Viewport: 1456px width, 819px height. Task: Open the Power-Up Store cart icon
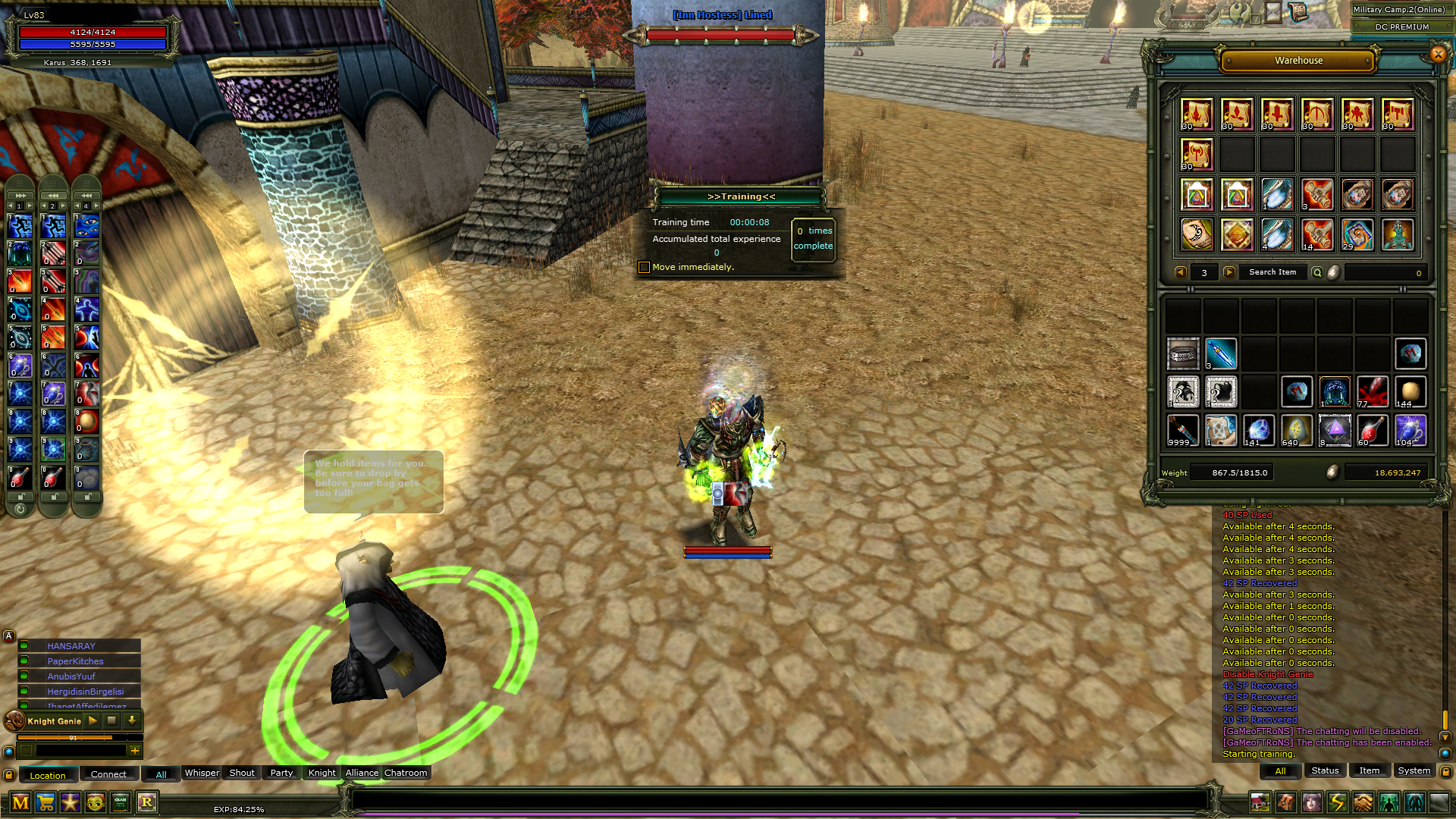45,803
